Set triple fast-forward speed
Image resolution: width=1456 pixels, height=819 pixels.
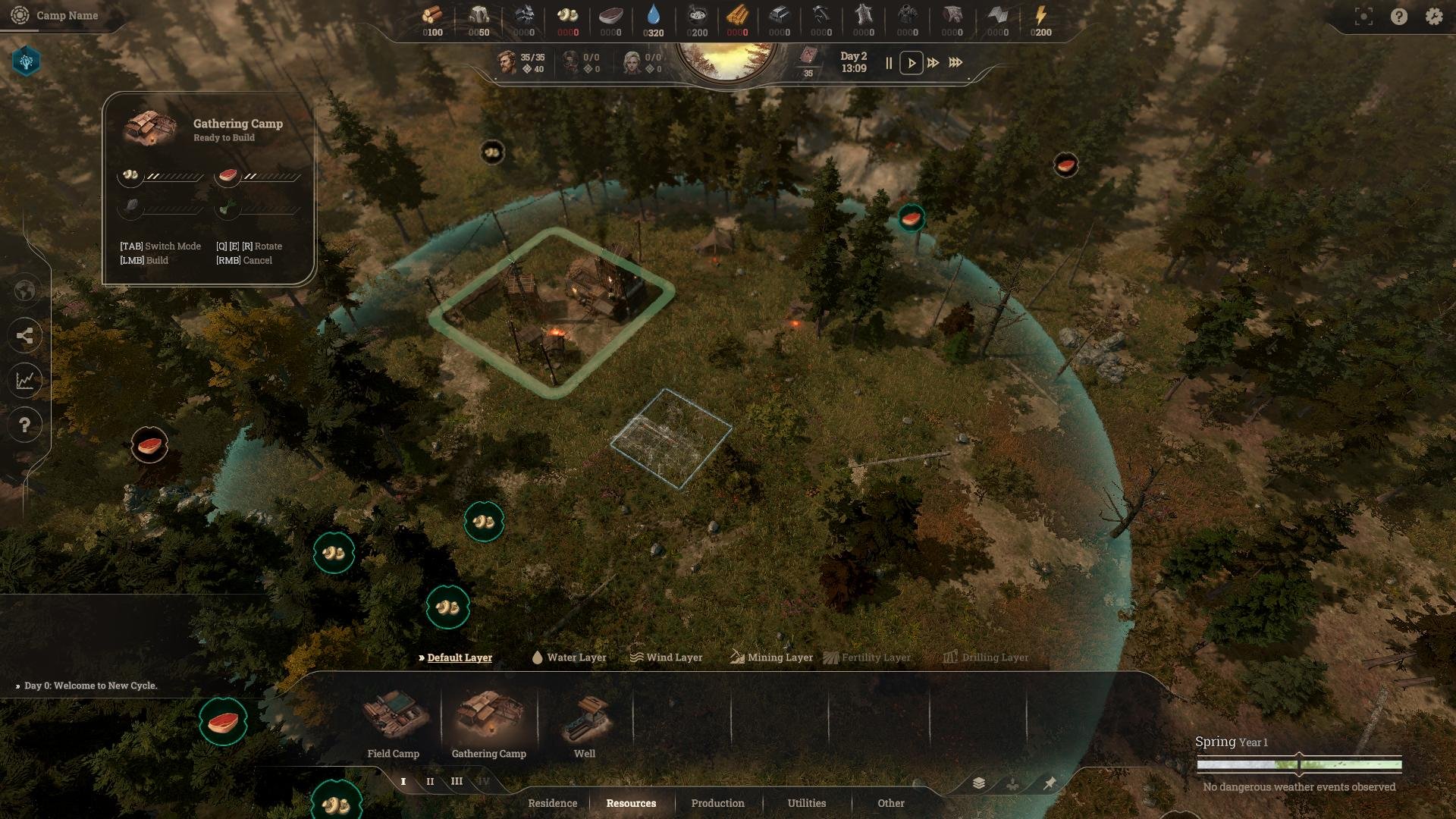(955, 63)
